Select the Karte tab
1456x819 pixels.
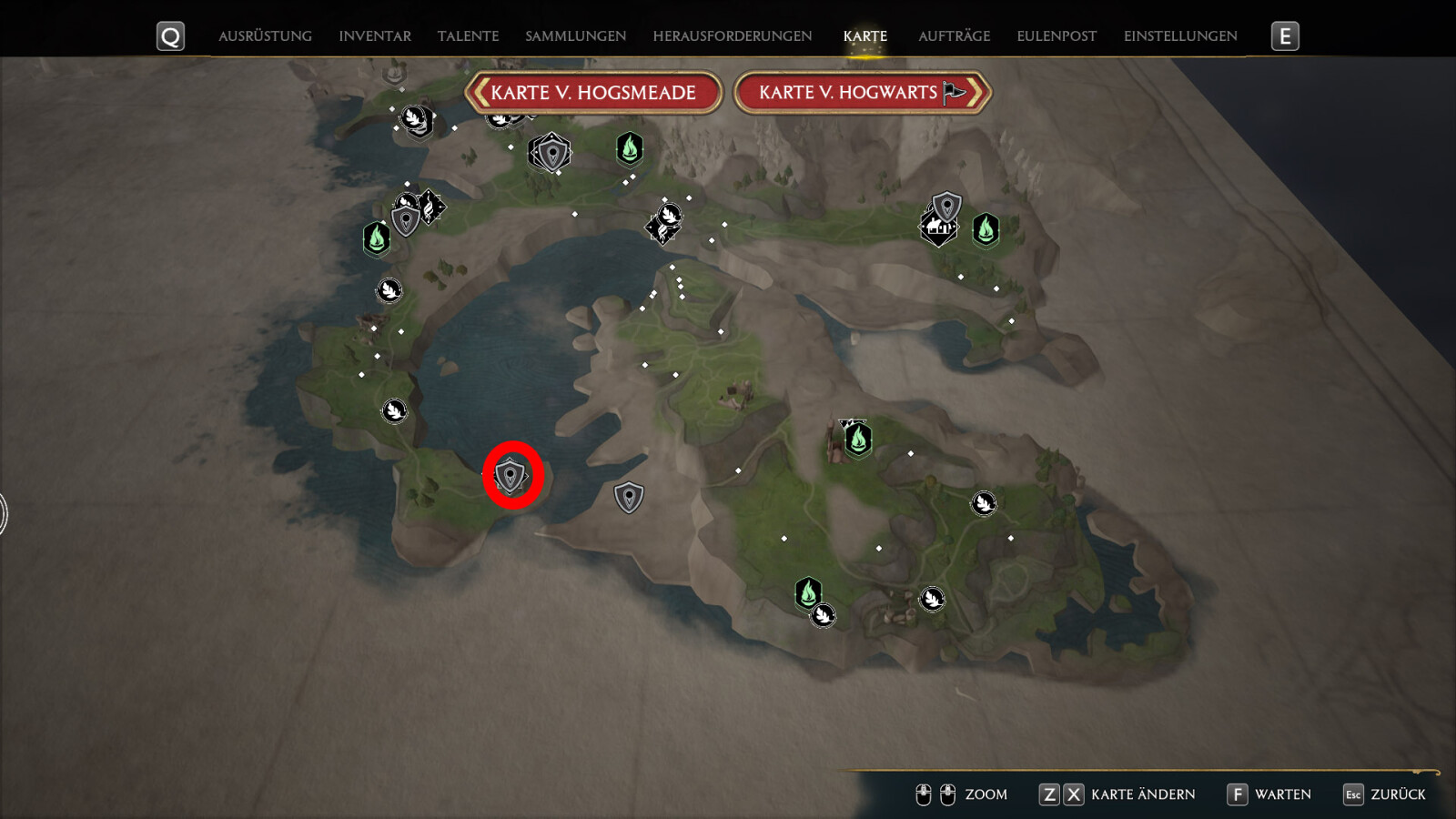click(864, 36)
